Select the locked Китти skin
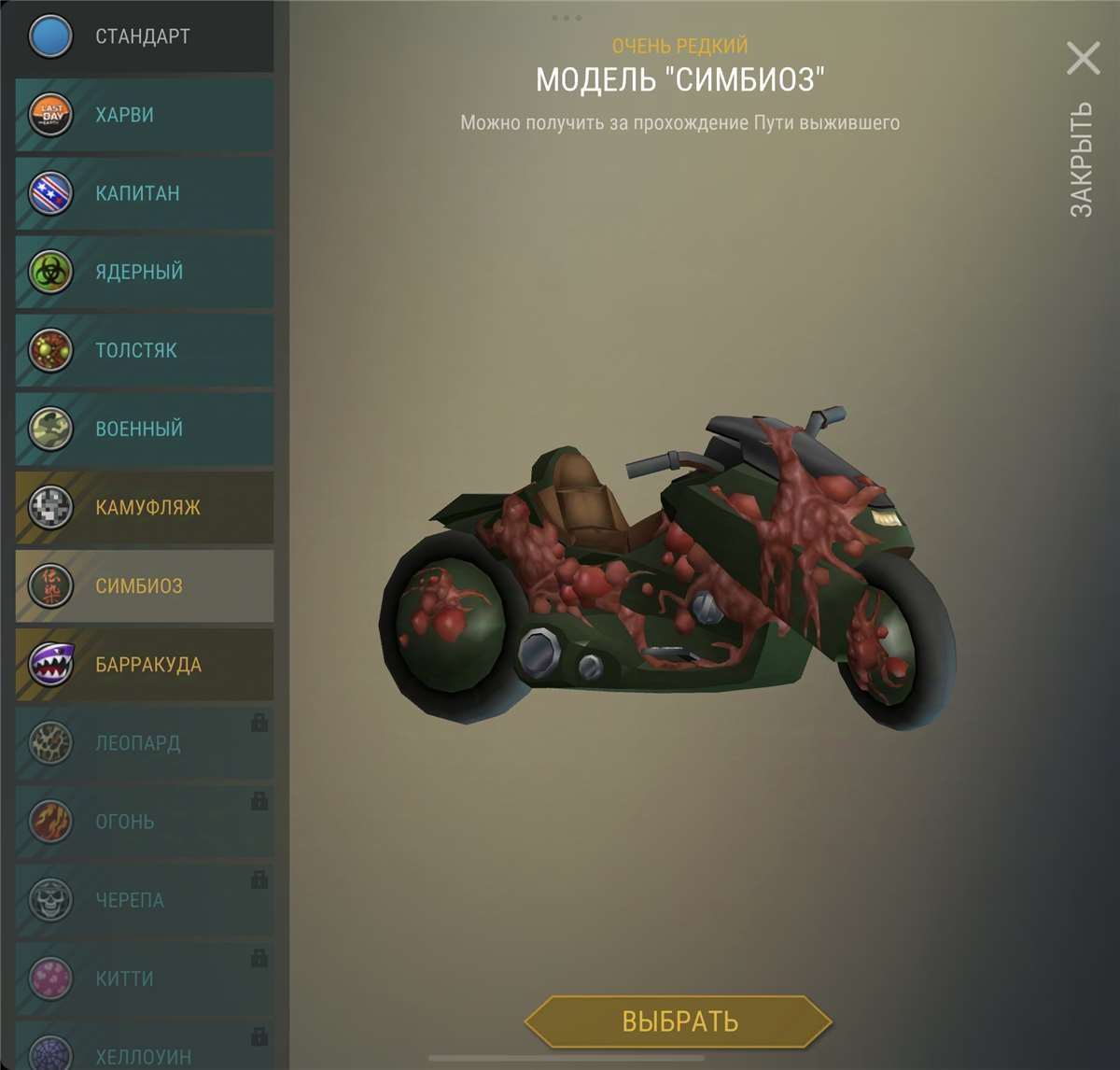 [x=145, y=978]
